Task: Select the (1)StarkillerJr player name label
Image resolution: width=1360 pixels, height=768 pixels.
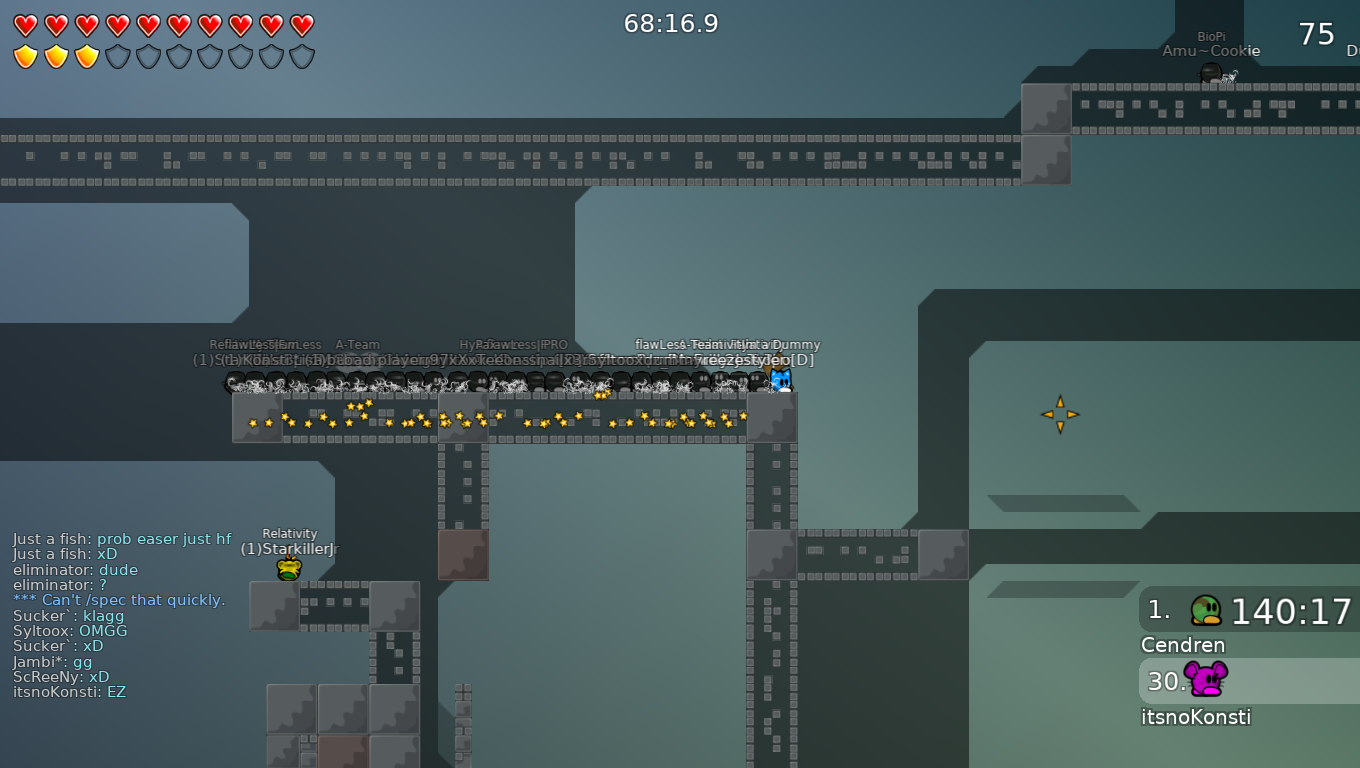Action: coord(289,548)
